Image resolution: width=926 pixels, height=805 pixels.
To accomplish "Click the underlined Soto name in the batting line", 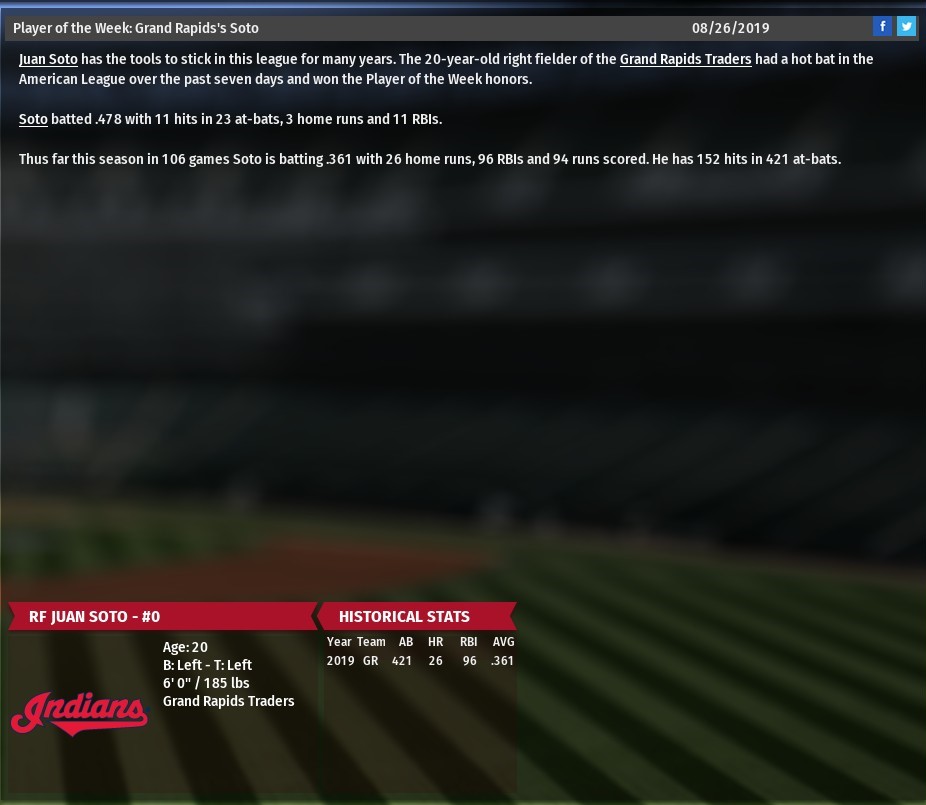I will (33, 119).
